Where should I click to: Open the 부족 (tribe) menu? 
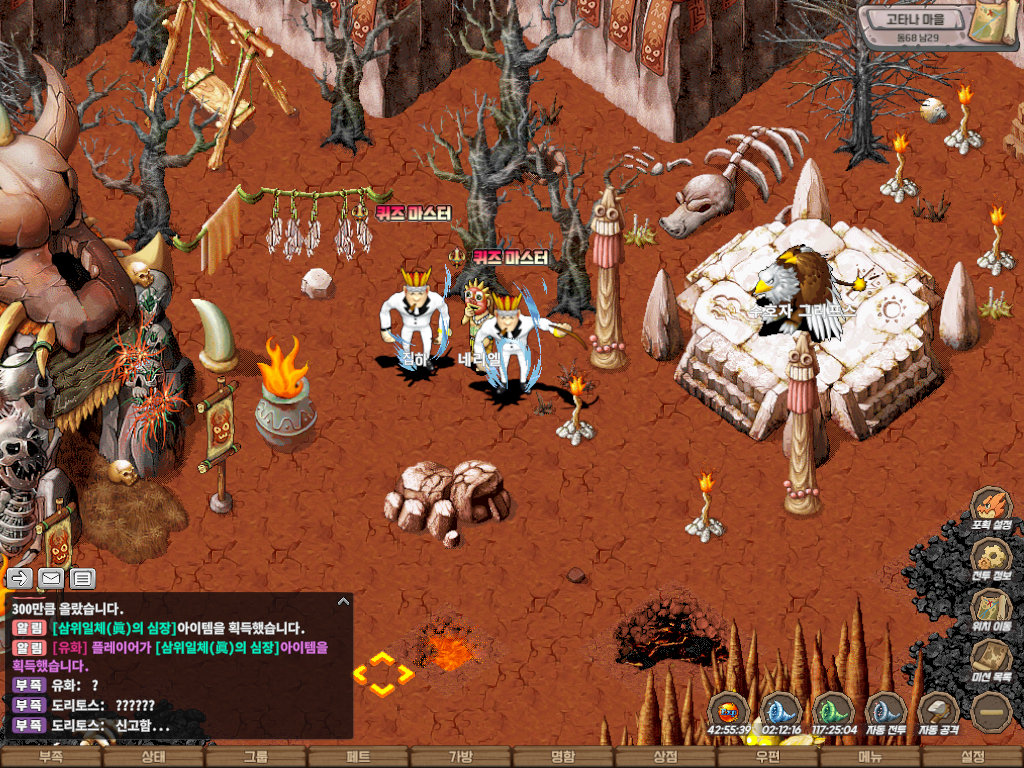pos(51,757)
